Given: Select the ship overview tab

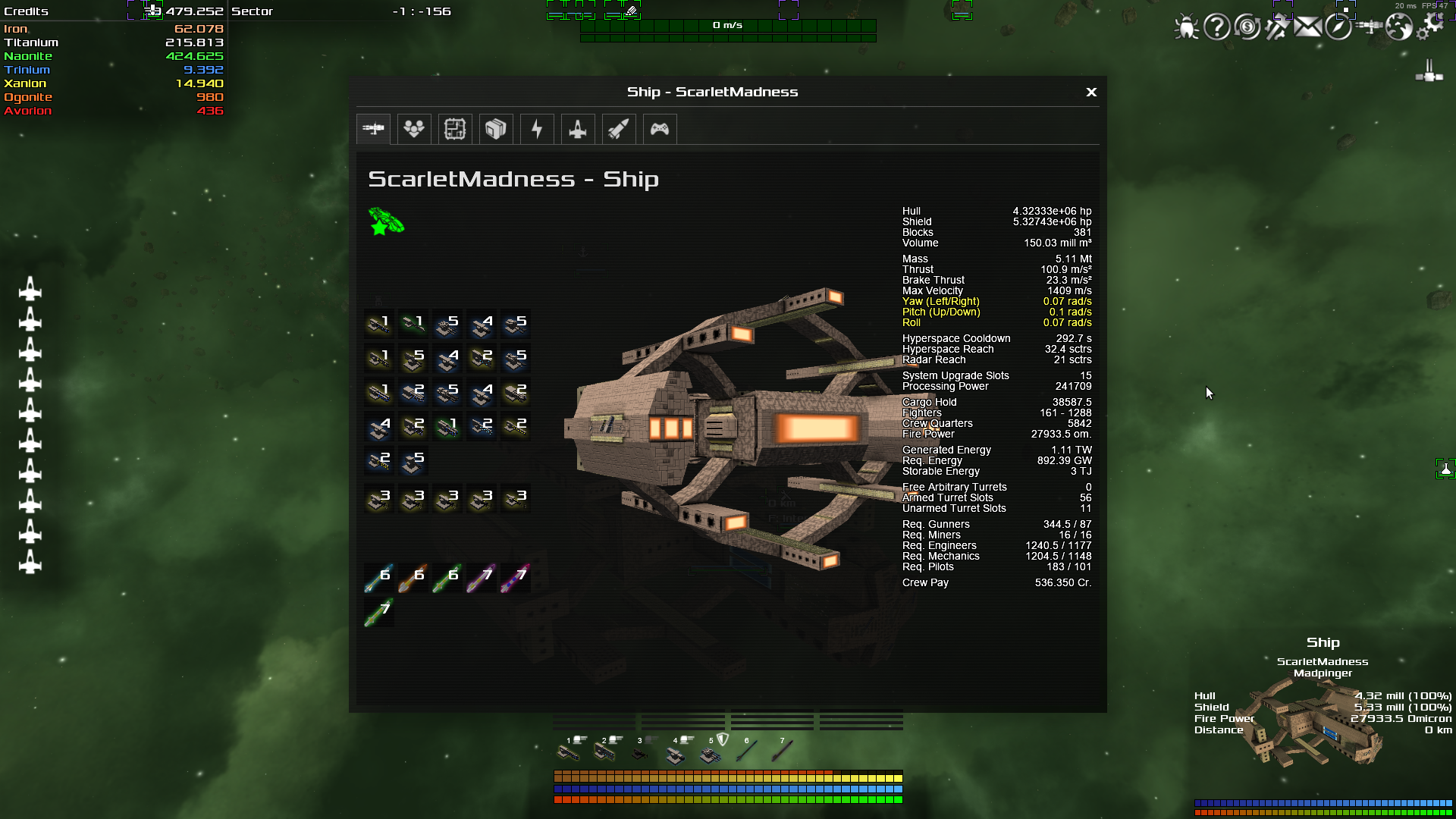Looking at the screenshot, I should 373,129.
